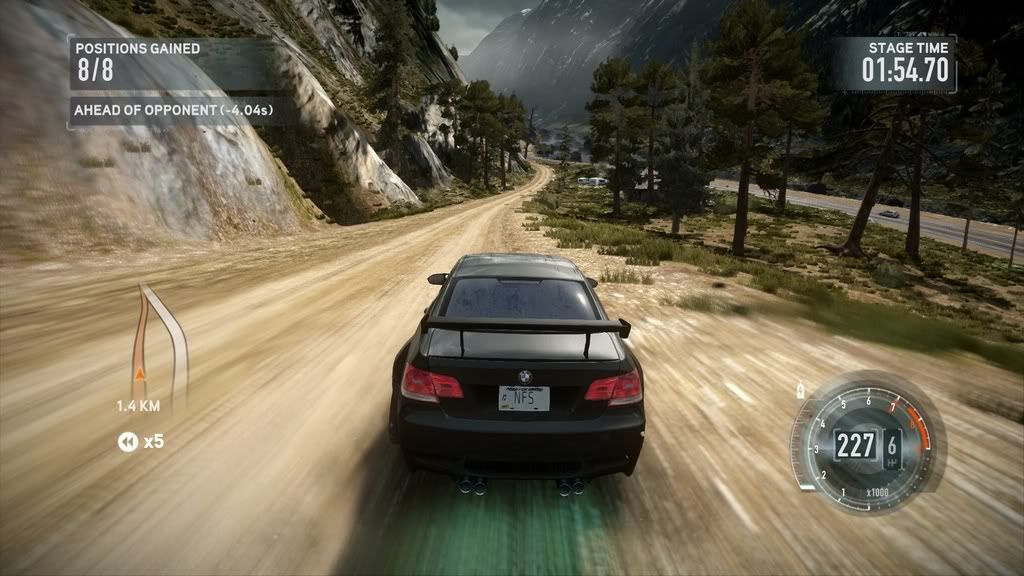Click the nitrous bottle icon by the tachometer

pos(801,388)
